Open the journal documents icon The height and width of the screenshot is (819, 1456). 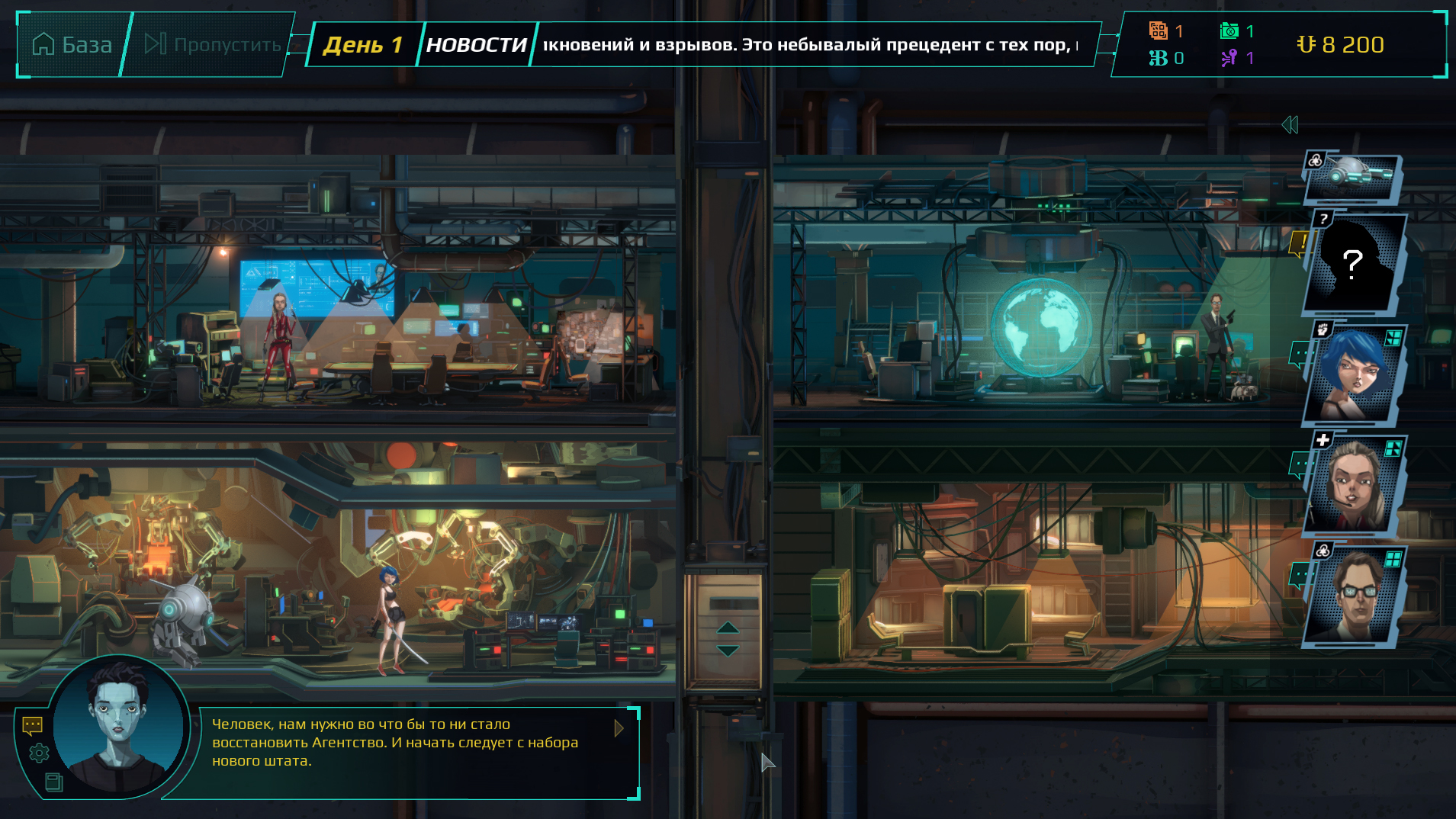[53, 782]
